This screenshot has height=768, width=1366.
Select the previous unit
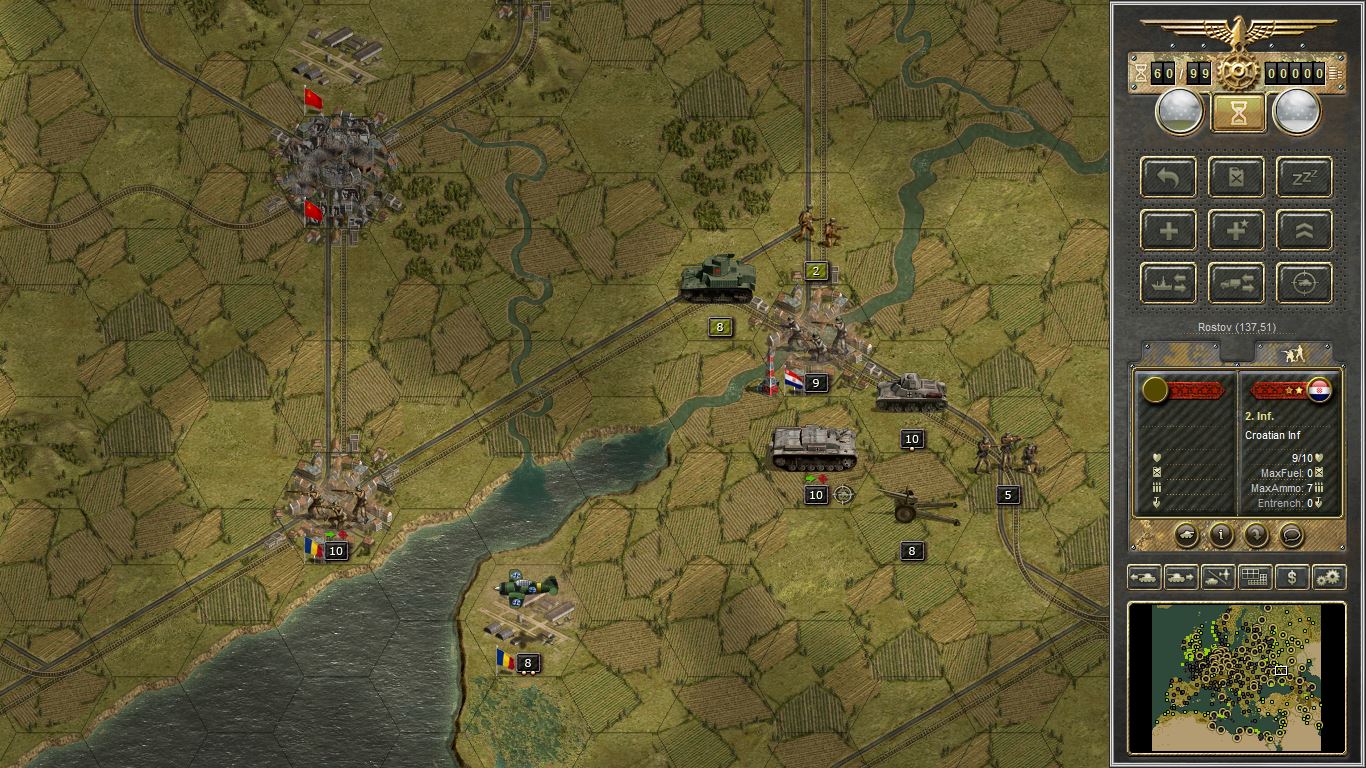pos(1145,576)
